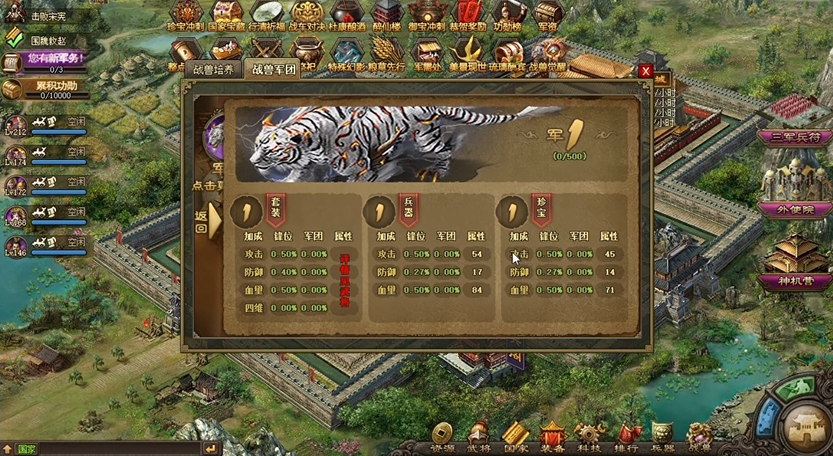Switch to the 战兽培养 tab

[212, 71]
